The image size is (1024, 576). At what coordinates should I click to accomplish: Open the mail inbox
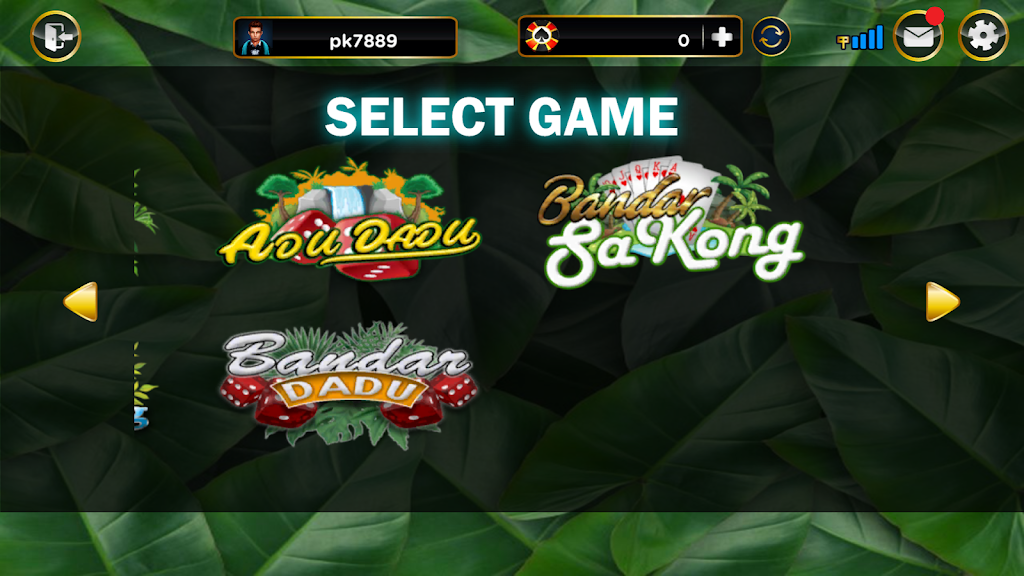pos(918,38)
